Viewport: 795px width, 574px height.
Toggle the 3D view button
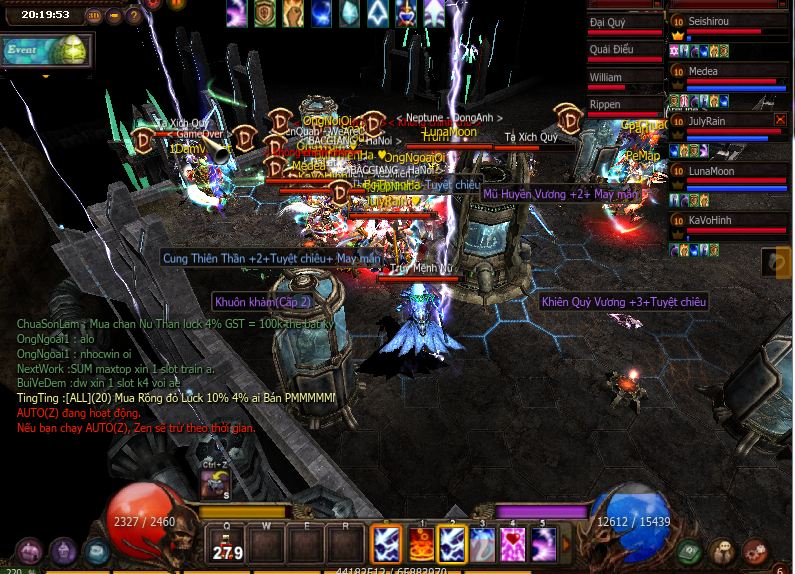93,15
